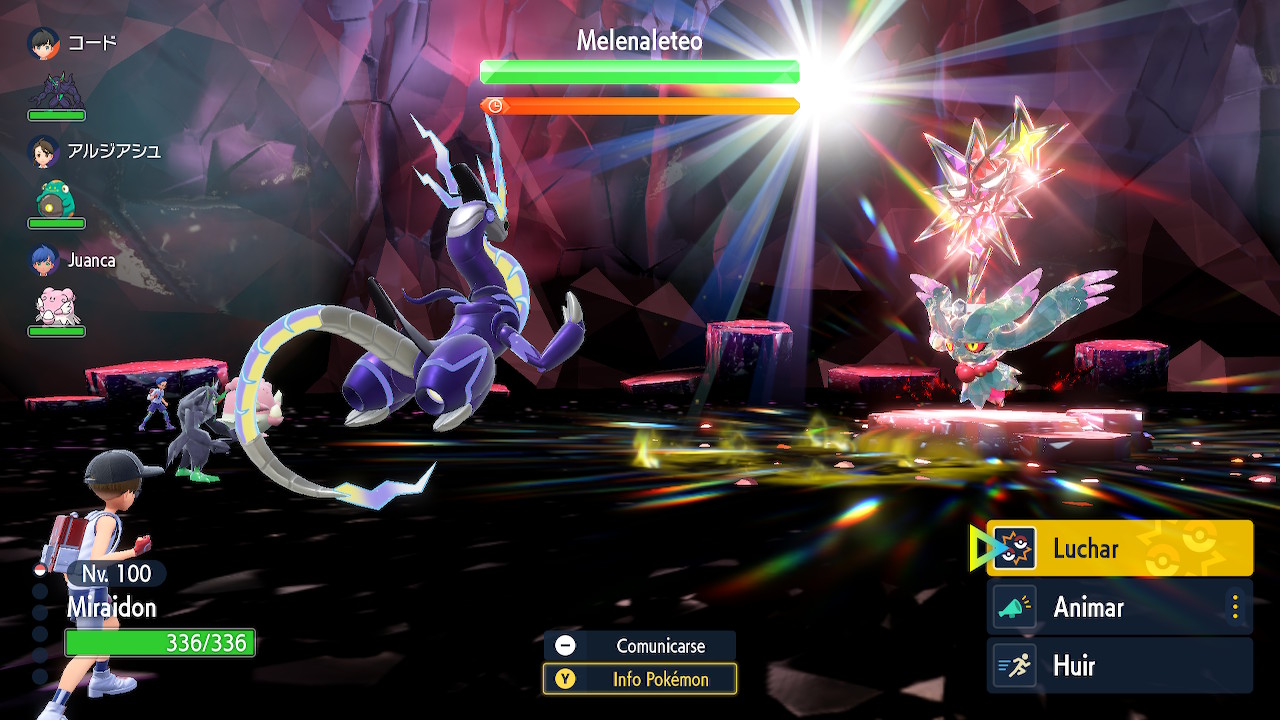Select Huir to flee the raid
This screenshot has width=1280, height=720.
tap(1119, 666)
